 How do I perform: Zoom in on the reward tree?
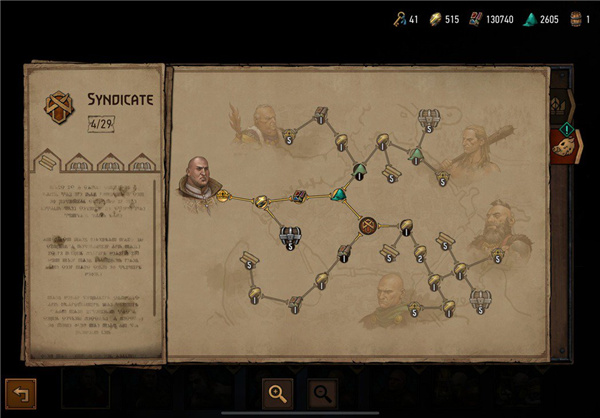[x=277, y=393]
